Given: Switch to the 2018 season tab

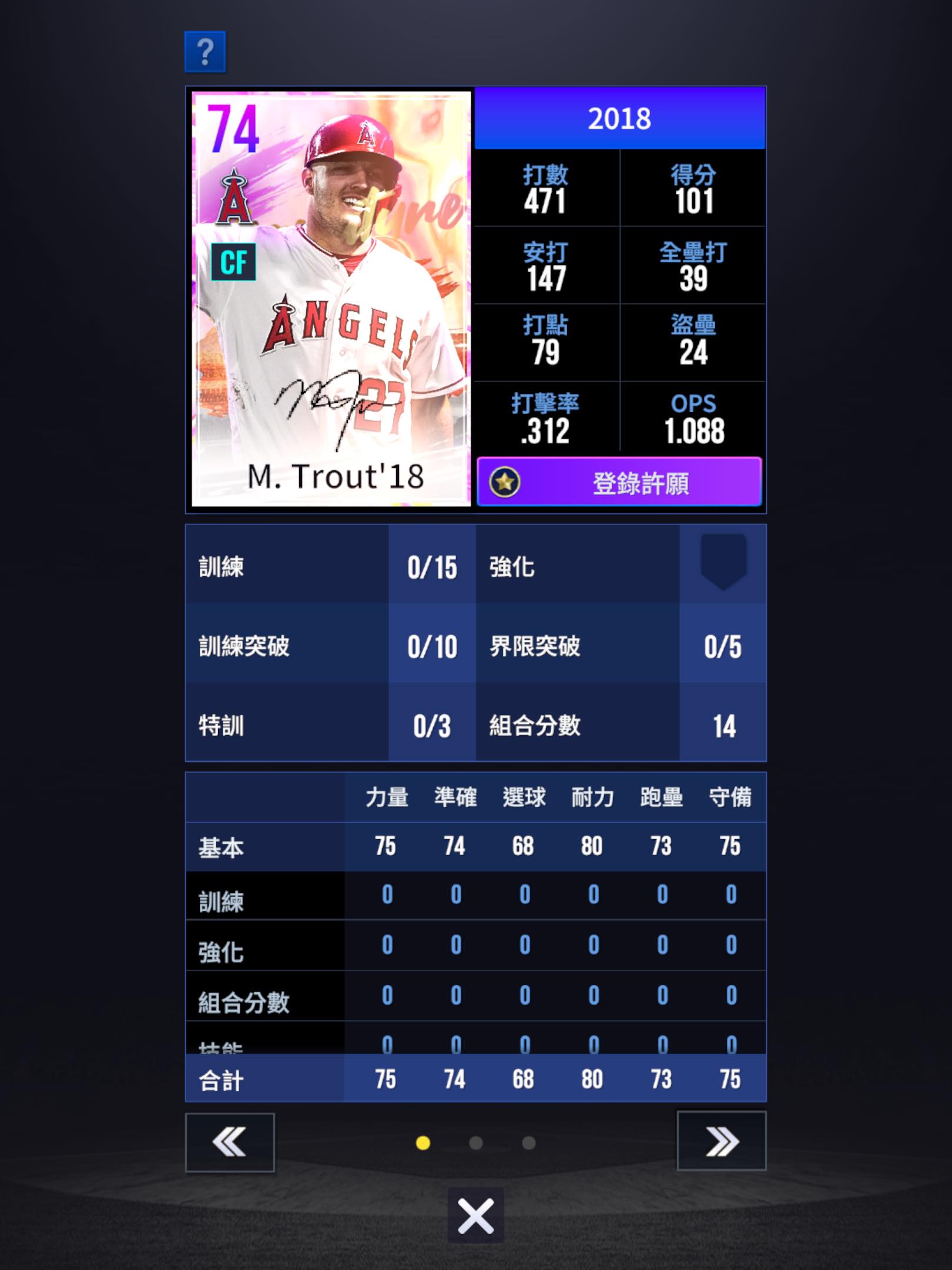Looking at the screenshot, I should coord(619,118).
